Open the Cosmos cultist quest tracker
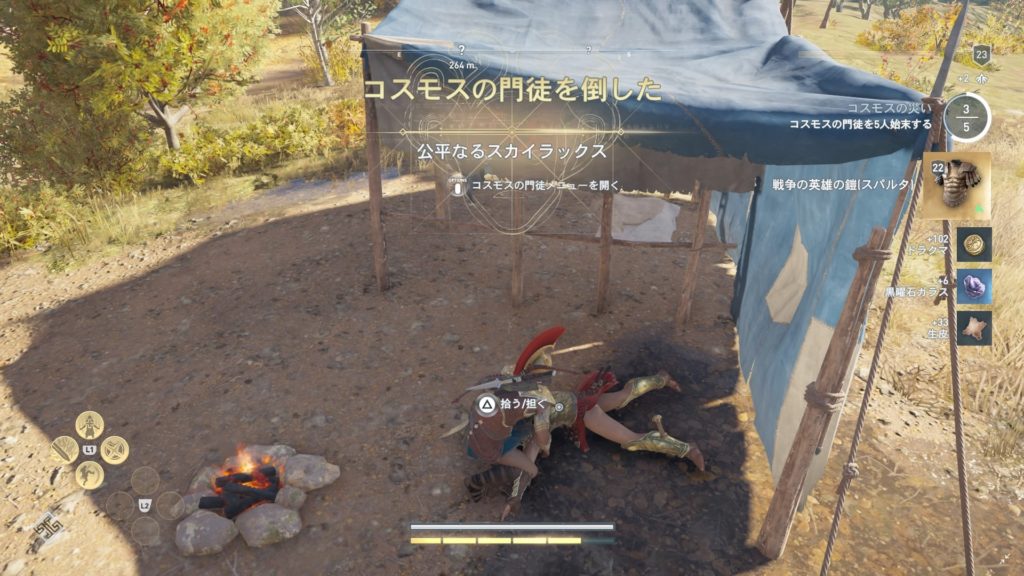1024x576 pixels. (966, 117)
